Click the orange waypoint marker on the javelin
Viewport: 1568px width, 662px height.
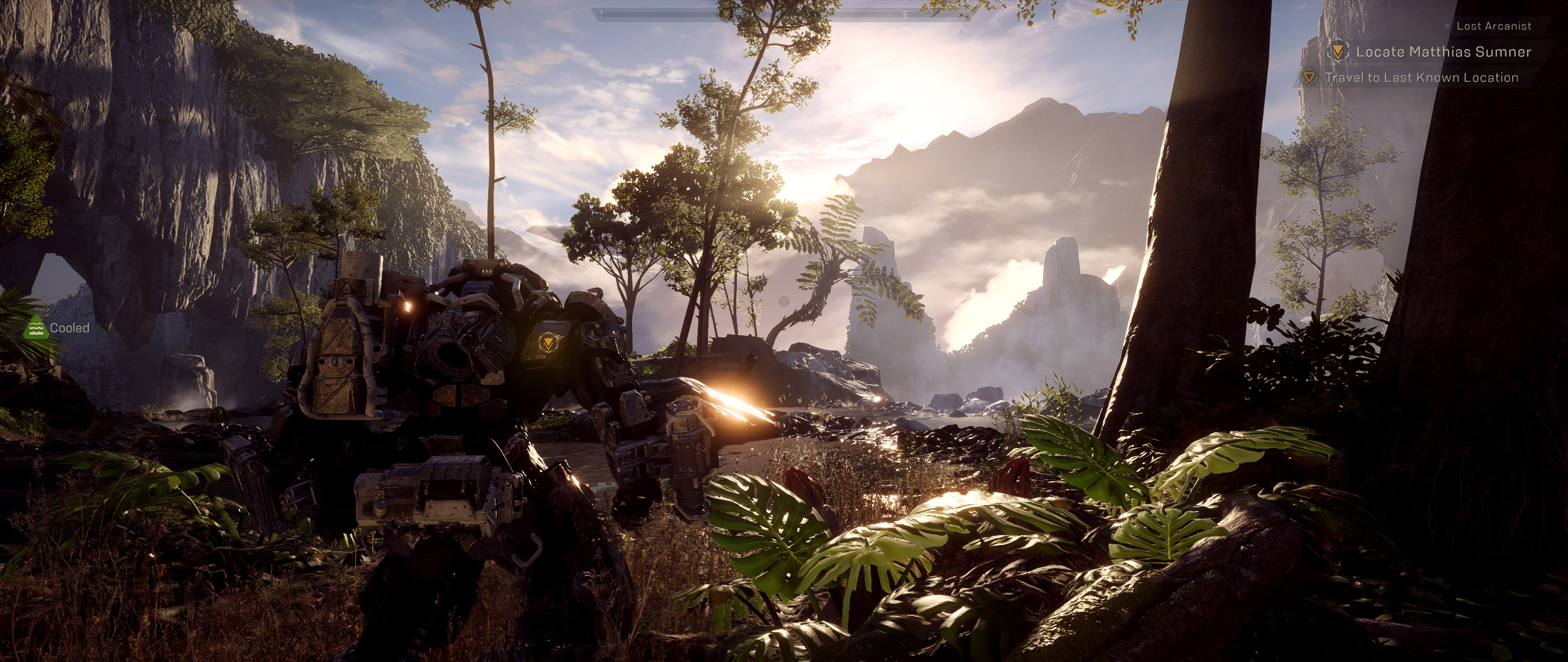coord(547,343)
